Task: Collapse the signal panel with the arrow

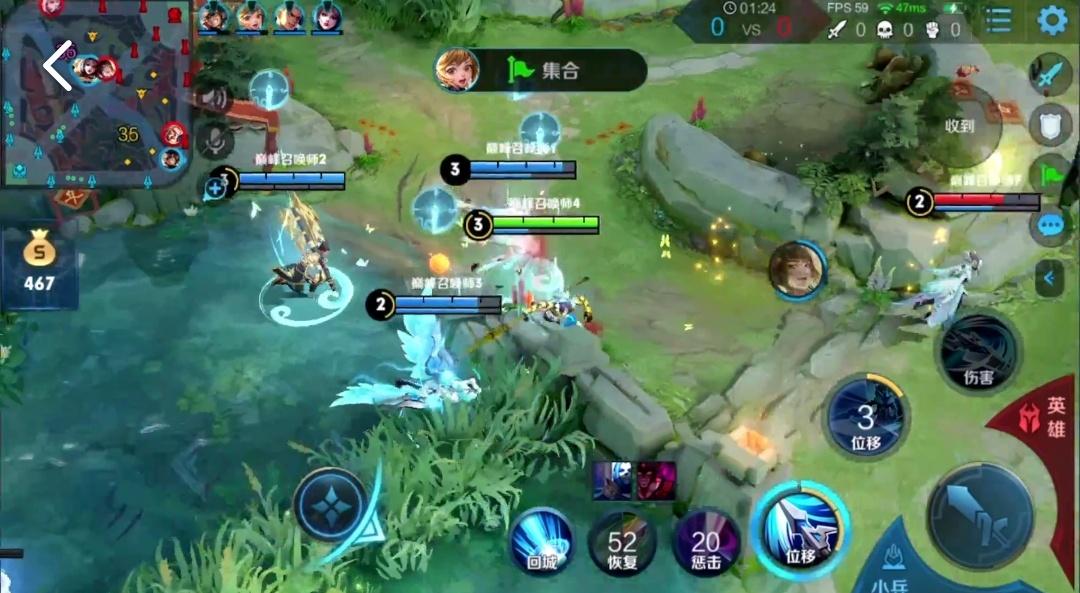Action: pyautogui.click(x=1049, y=278)
